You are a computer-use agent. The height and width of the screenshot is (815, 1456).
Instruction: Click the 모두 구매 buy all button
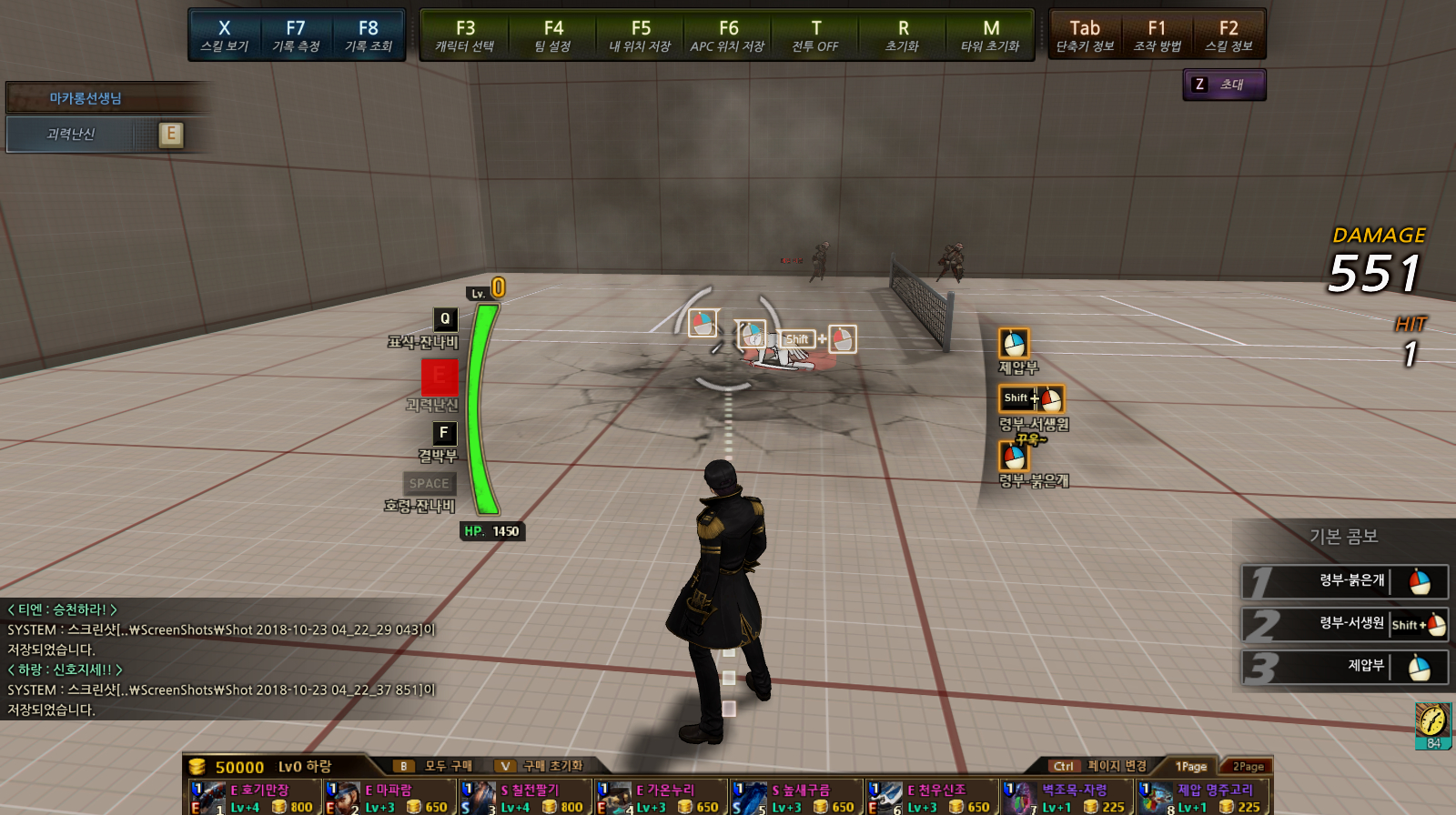pos(437,766)
